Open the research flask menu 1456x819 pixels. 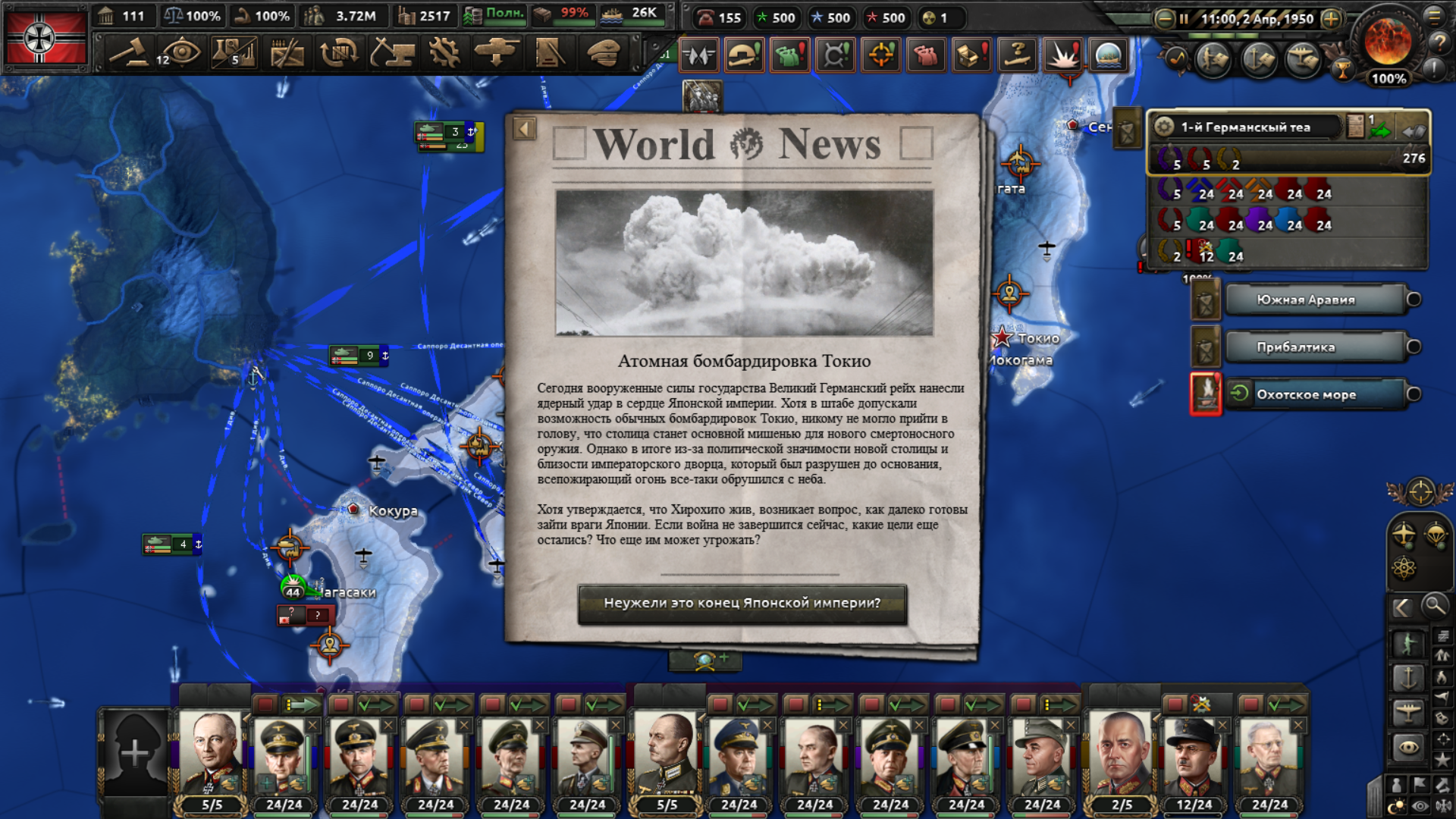tap(234, 53)
